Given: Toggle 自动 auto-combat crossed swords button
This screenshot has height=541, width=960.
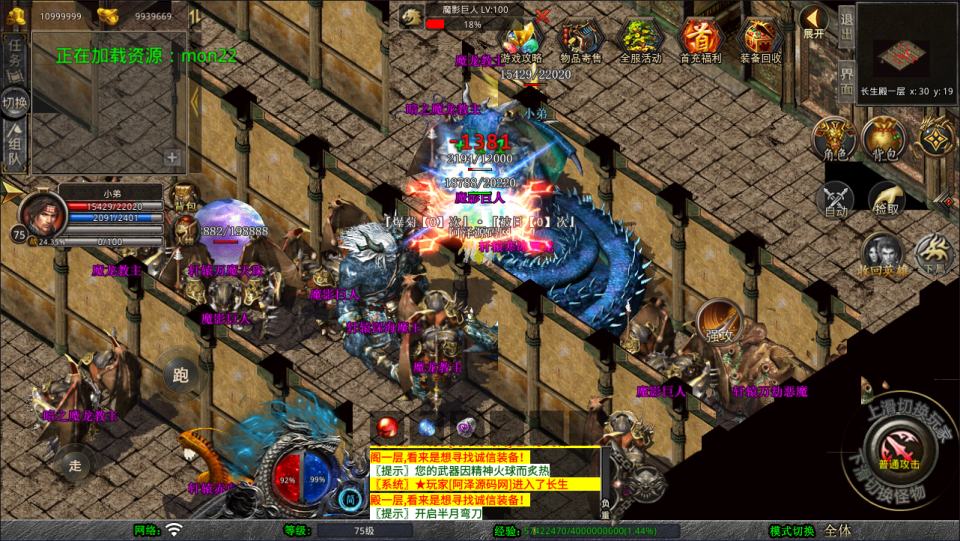Looking at the screenshot, I should point(835,198).
